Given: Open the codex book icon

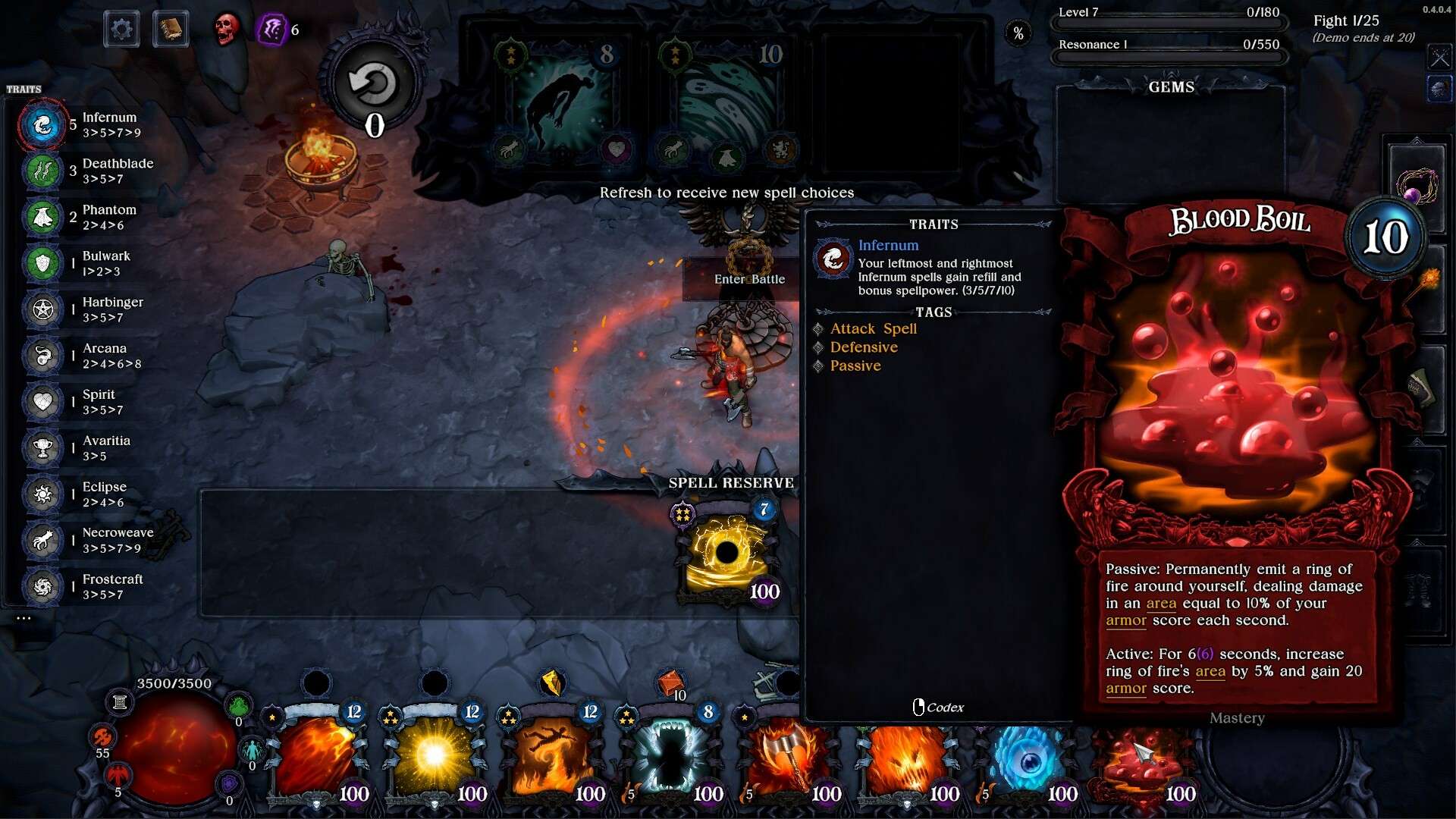Looking at the screenshot, I should pos(171,30).
